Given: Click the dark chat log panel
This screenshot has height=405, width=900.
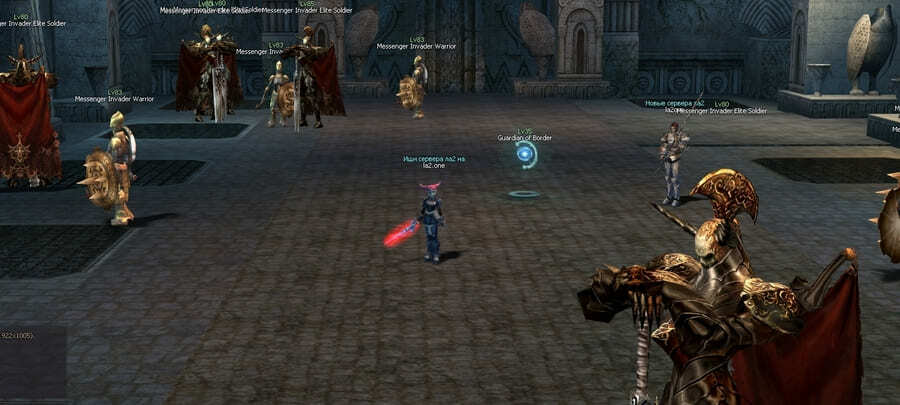Looking at the screenshot, I should pos(32,364).
